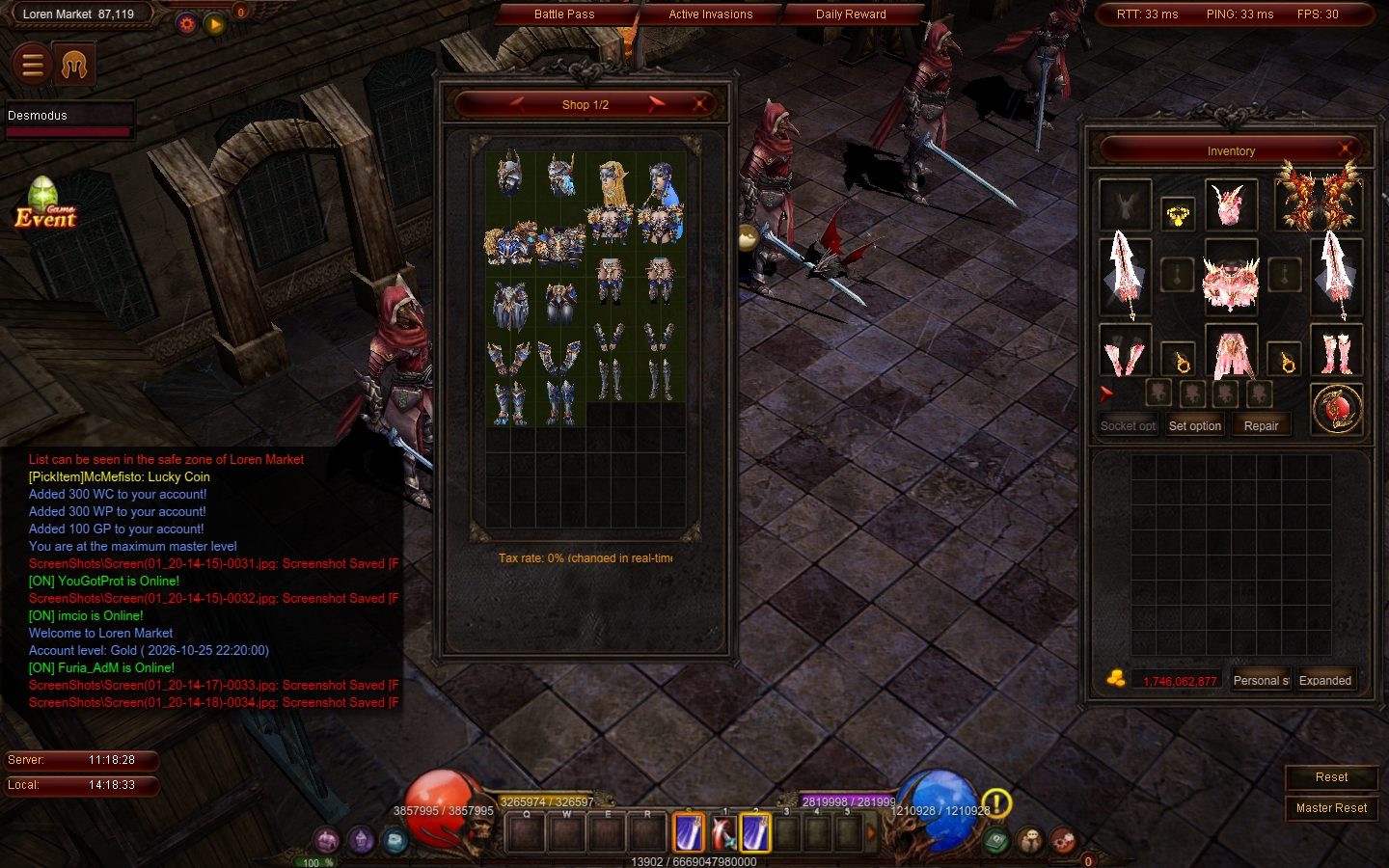Select the equipped wings slot

pyautogui.click(x=1318, y=198)
